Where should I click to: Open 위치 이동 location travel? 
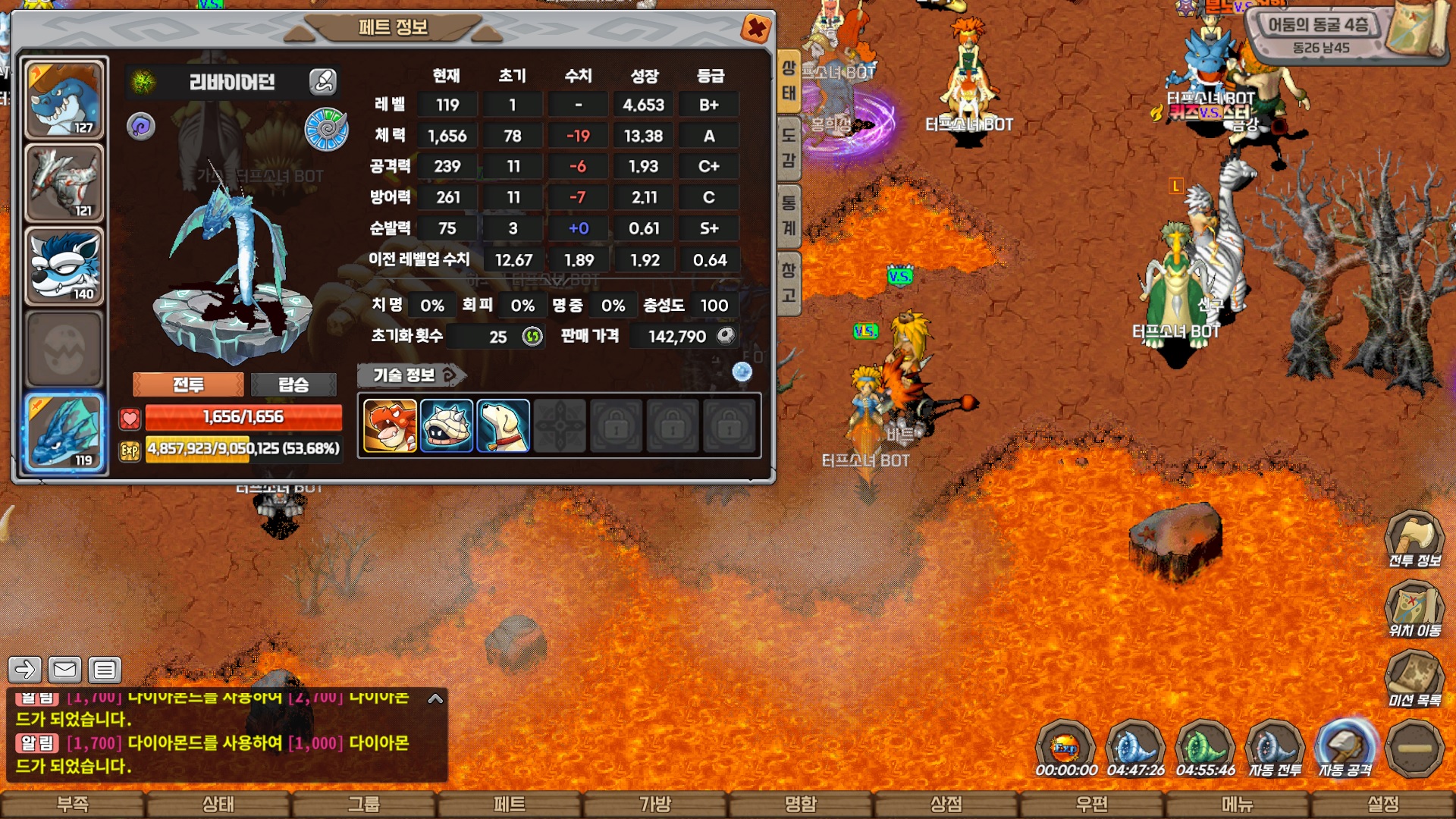(1414, 610)
